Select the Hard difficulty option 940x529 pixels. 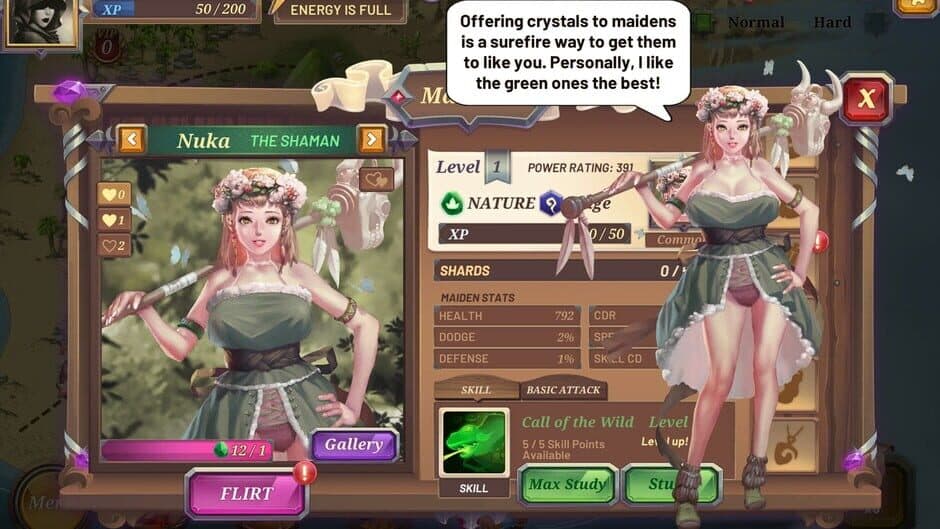(832, 22)
